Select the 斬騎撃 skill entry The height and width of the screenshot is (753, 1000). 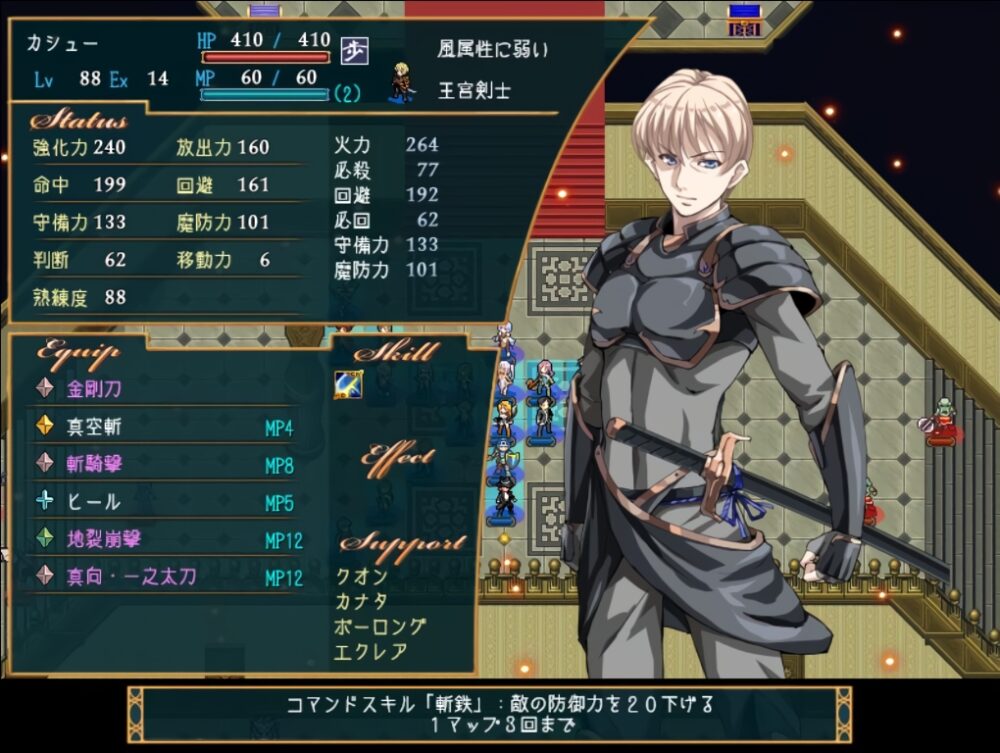click(94, 463)
